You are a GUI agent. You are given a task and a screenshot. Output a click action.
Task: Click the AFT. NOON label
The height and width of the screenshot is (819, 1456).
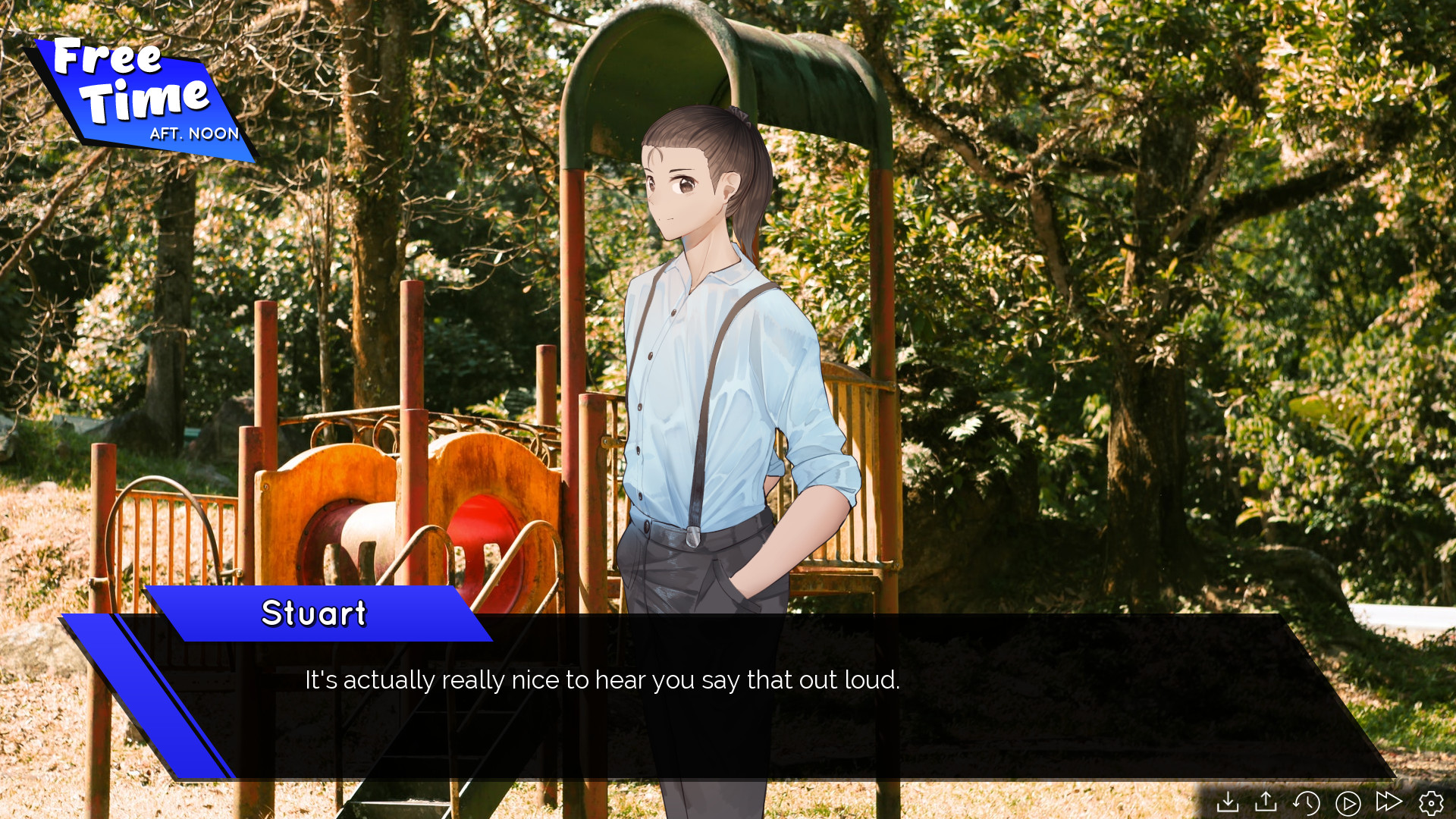195,133
